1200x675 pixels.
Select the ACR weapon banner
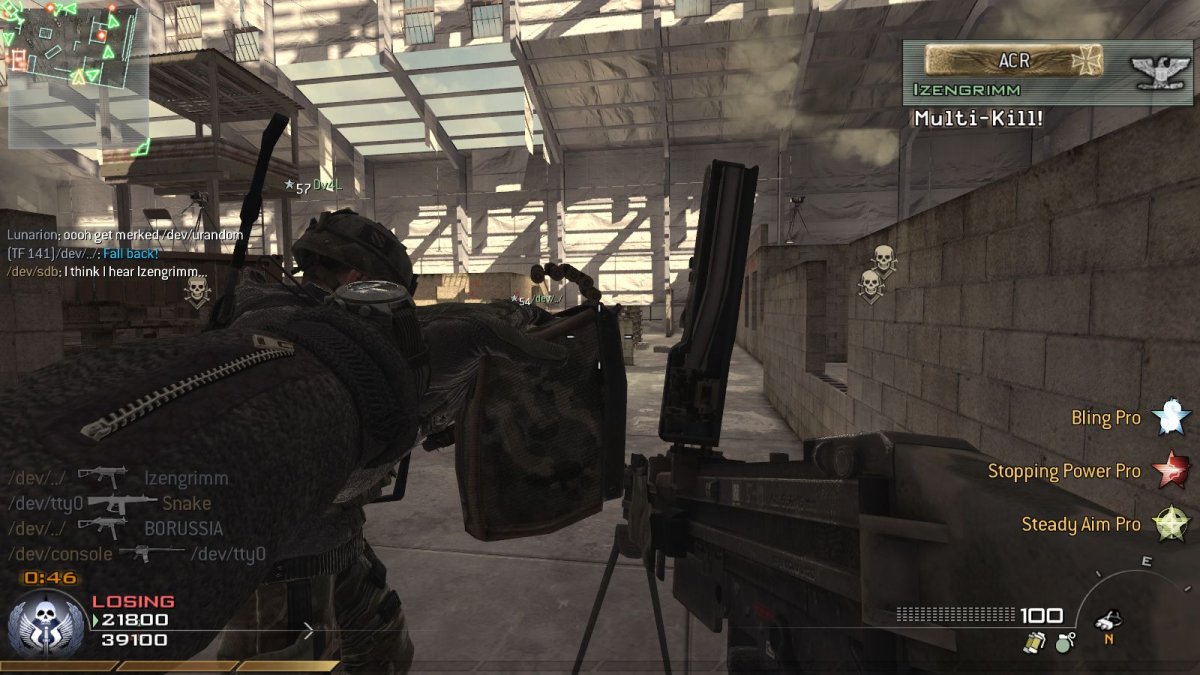[1014, 60]
